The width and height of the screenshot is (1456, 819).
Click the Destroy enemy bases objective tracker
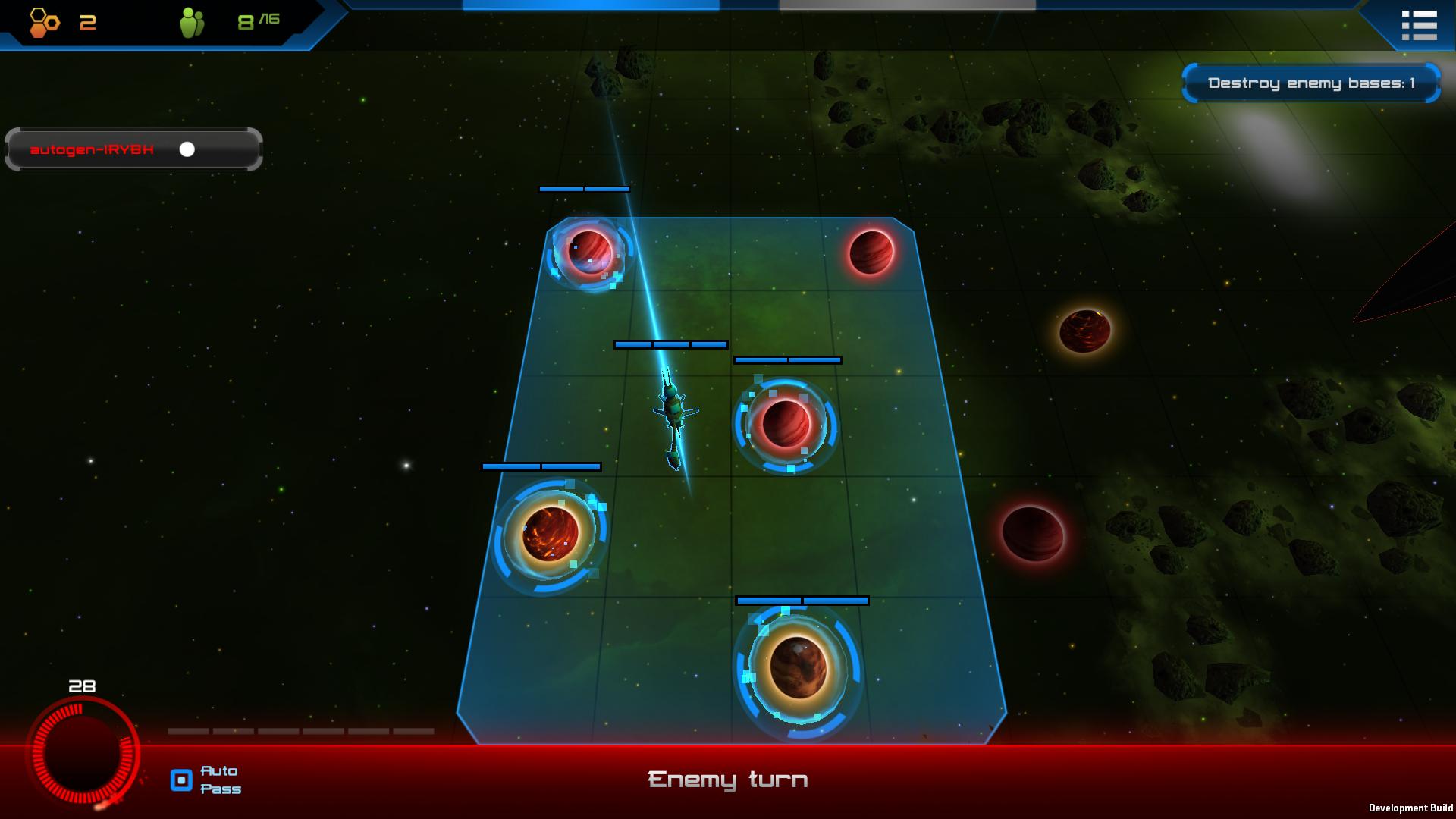tap(1310, 83)
